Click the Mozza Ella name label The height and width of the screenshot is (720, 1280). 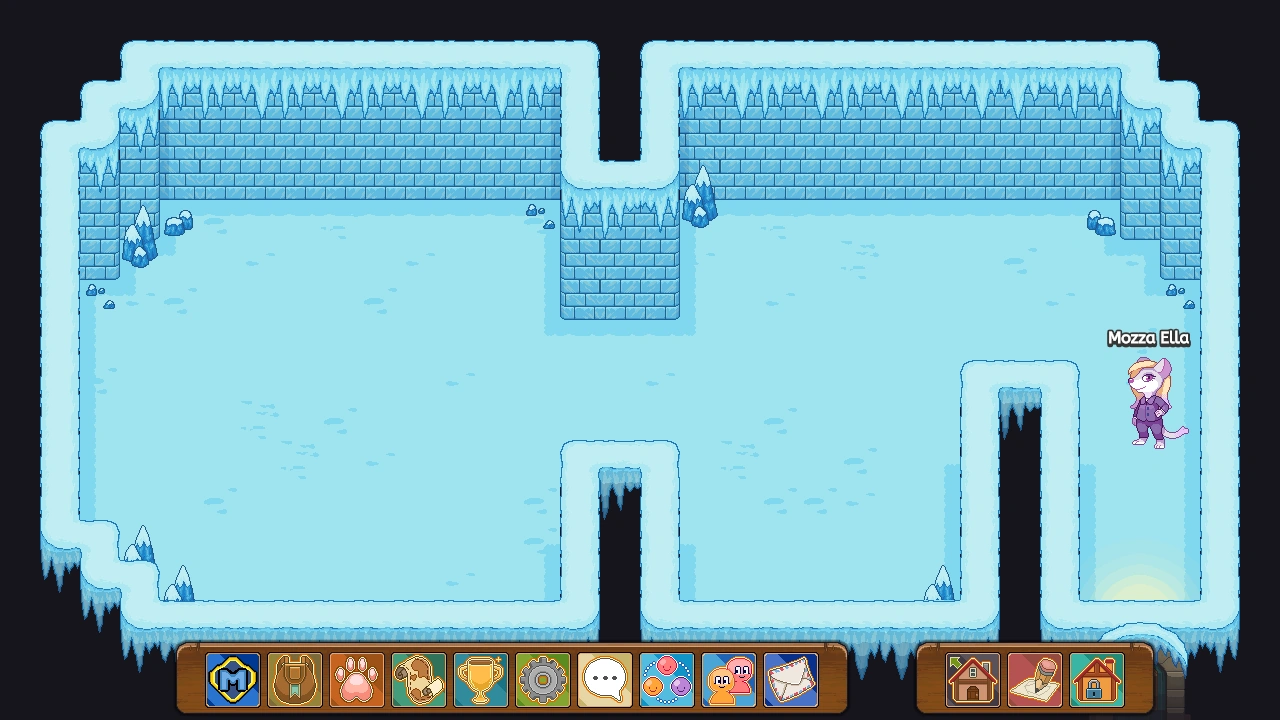click(1147, 339)
